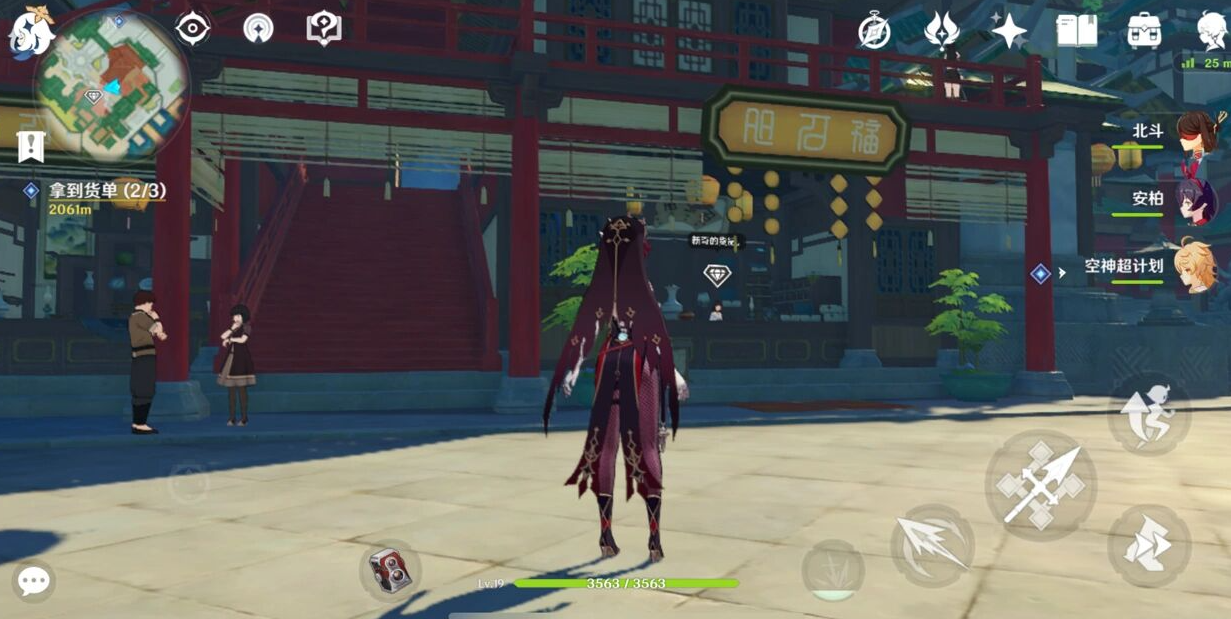Viewport: 1231px width, 619px height.
Task: Activate the eye-shaped Elemental Sight icon
Action: click(x=192, y=28)
